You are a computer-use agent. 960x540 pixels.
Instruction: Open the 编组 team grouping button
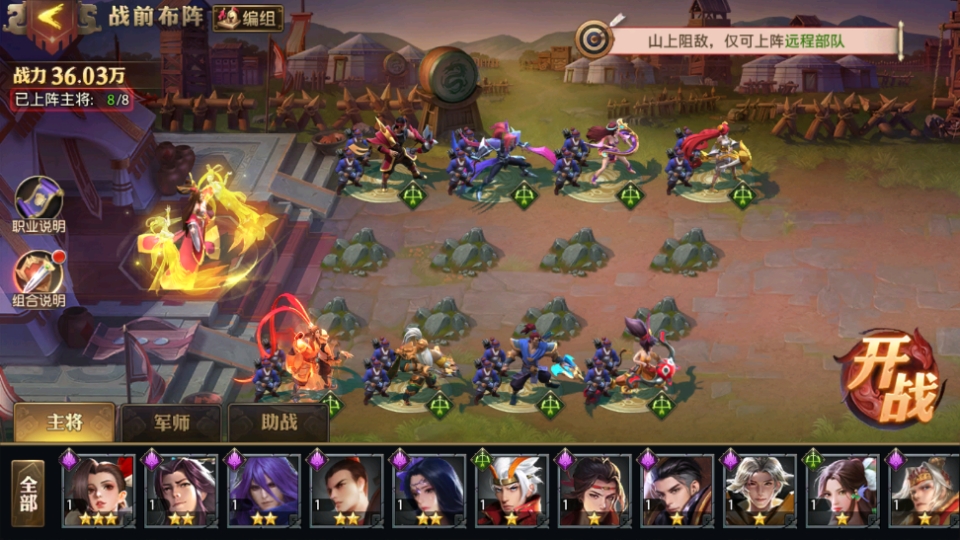[x=248, y=18]
